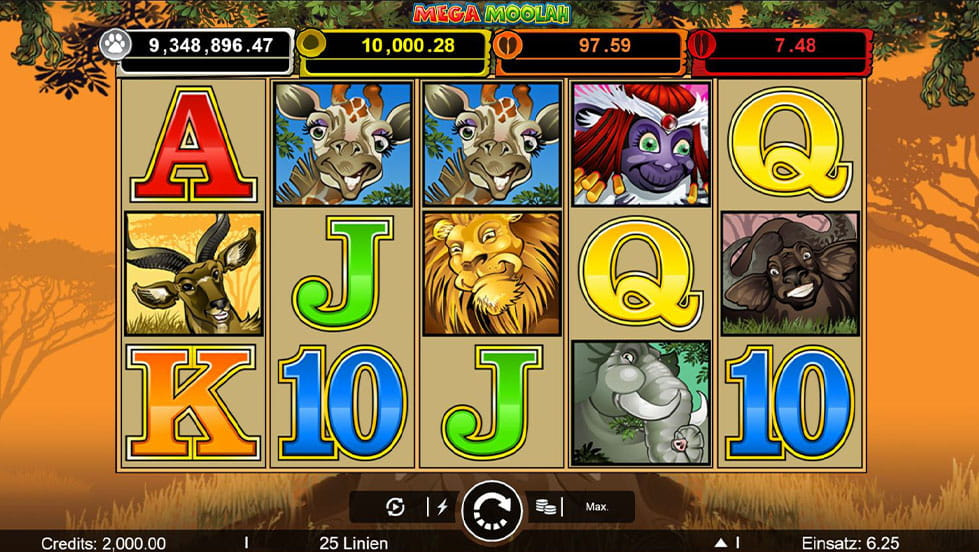Spin the reels with the round arrow button

pos(492,507)
